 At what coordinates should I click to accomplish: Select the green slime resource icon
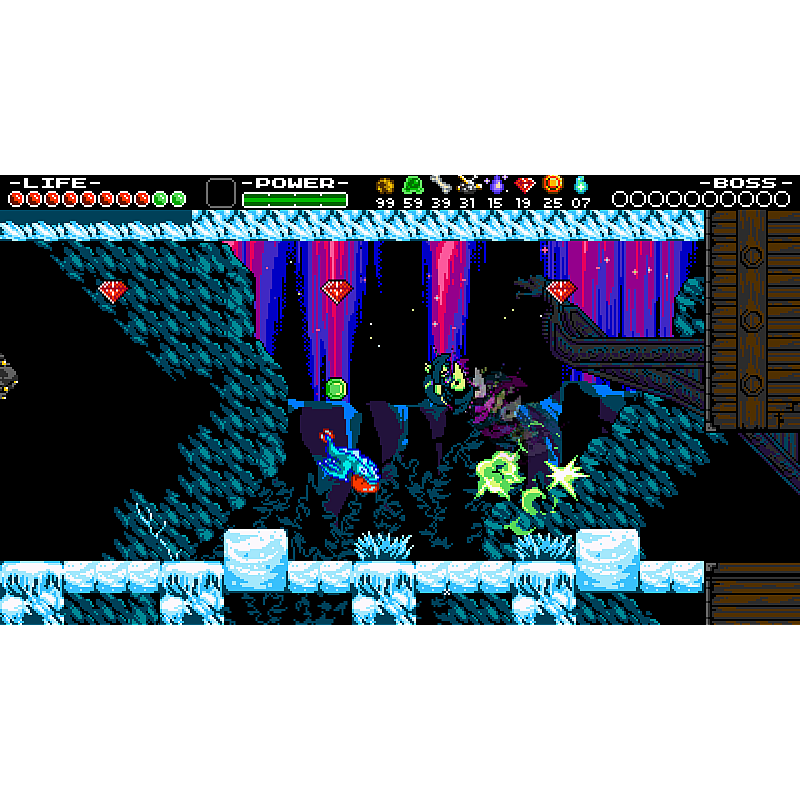click(x=412, y=185)
